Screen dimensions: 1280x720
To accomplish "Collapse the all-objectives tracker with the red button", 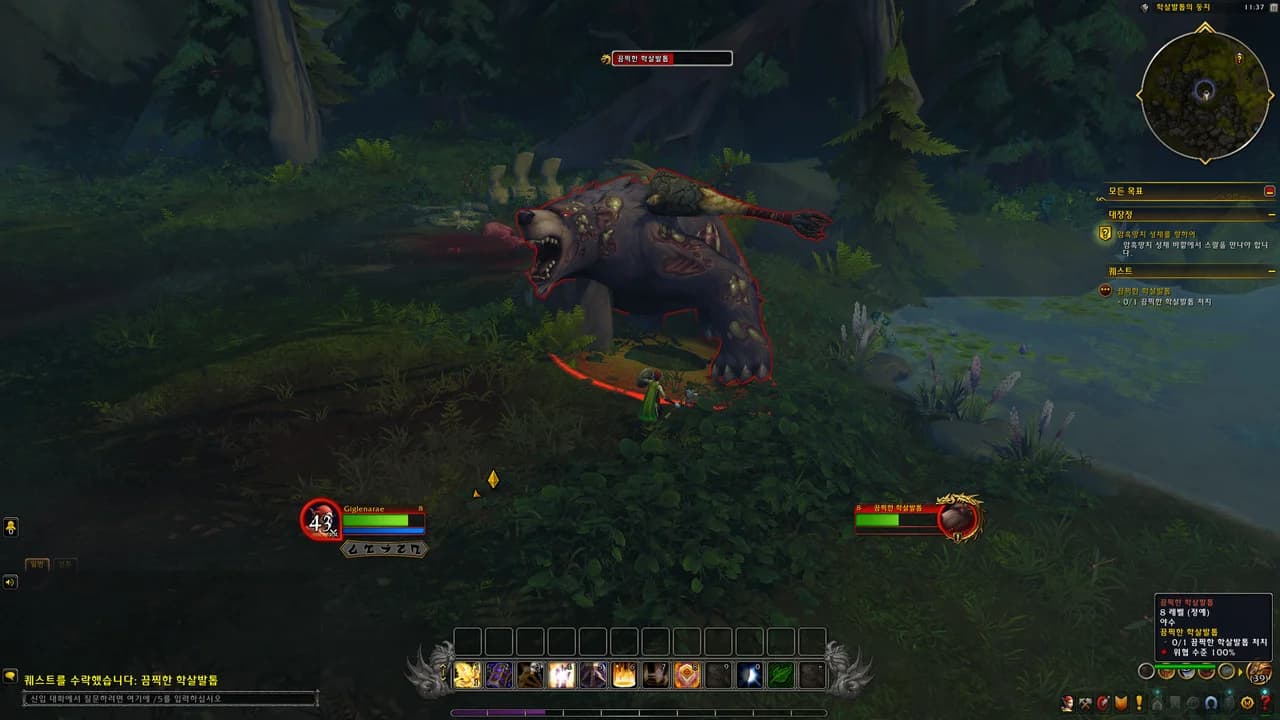I will pyautogui.click(x=1269, y=190).
